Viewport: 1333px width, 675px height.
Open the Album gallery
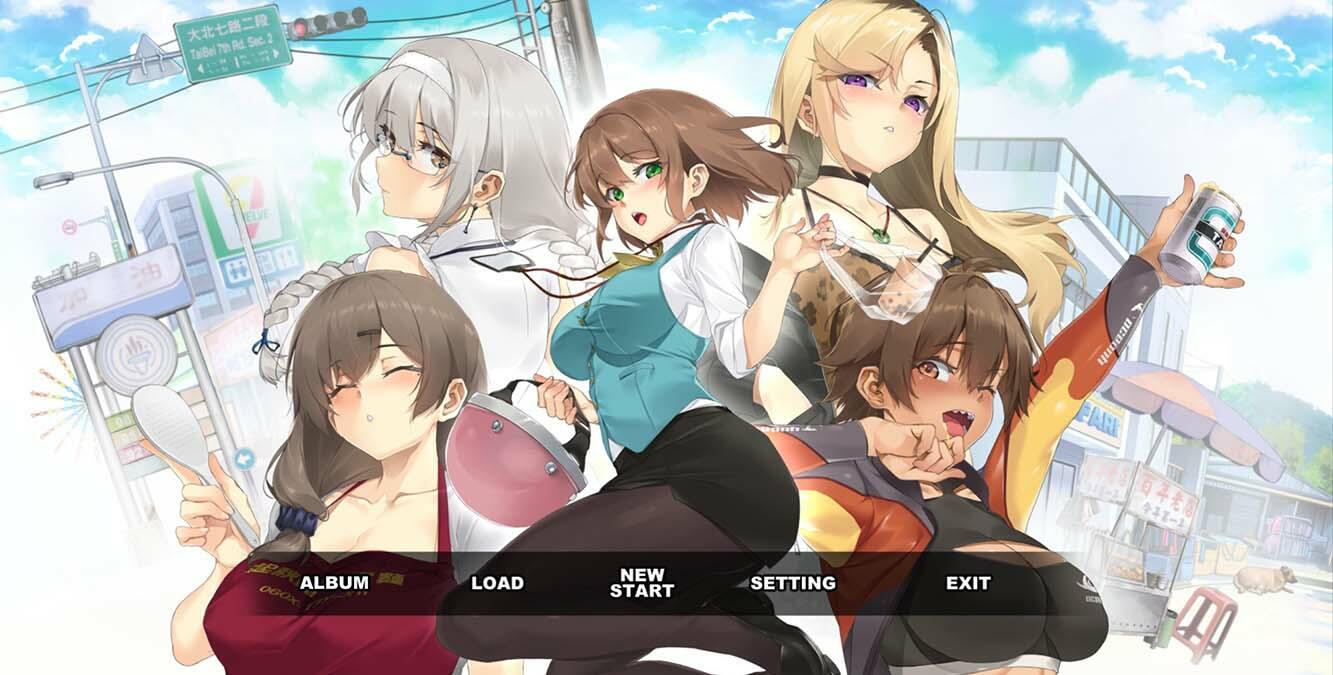(334, 583)
